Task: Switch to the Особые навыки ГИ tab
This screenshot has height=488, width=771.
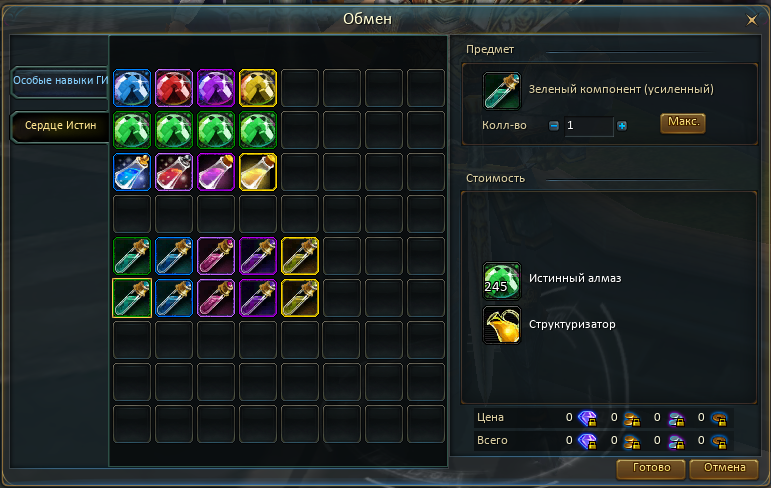Action: pos(59,81)
